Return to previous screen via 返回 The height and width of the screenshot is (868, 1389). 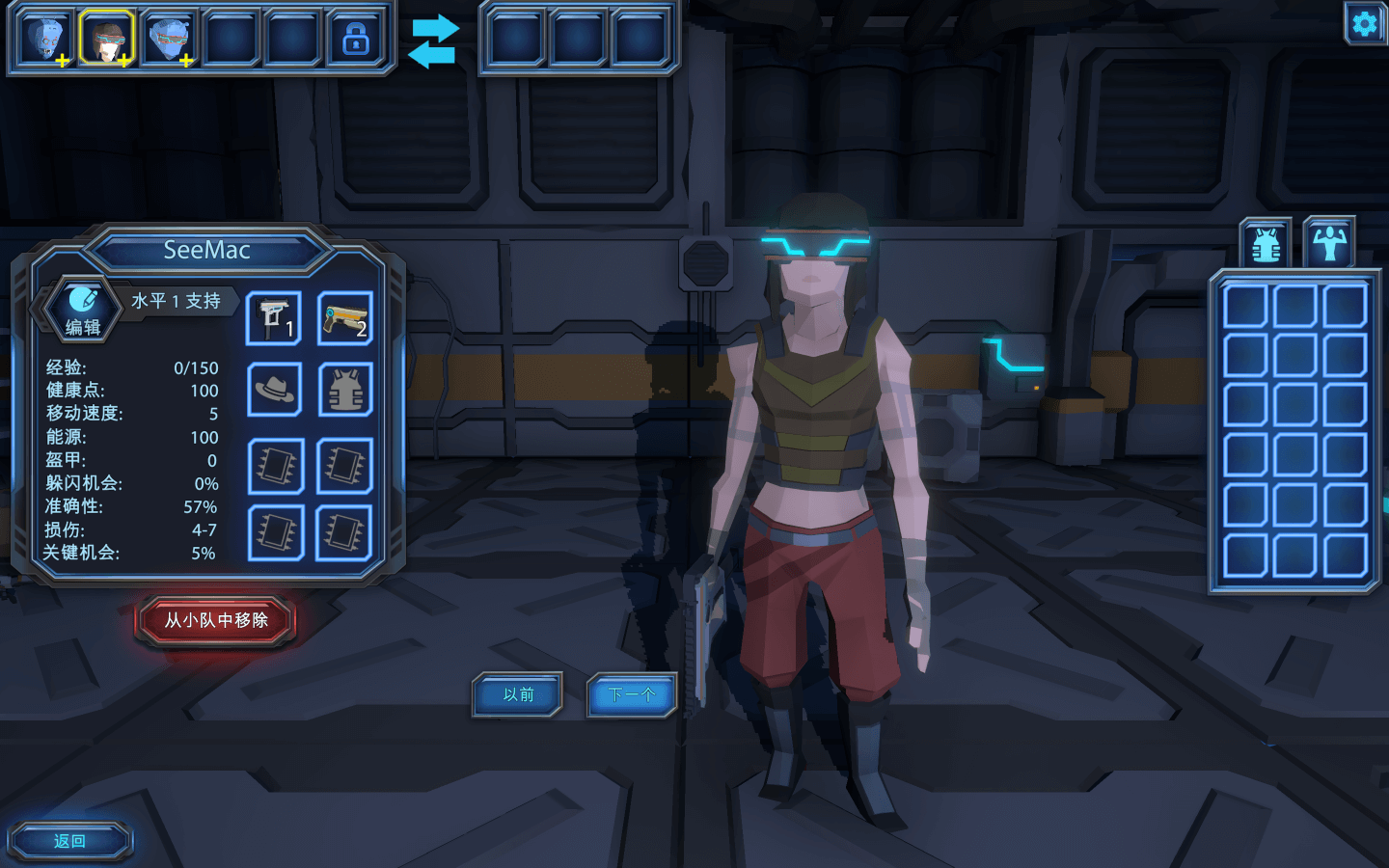69,841
